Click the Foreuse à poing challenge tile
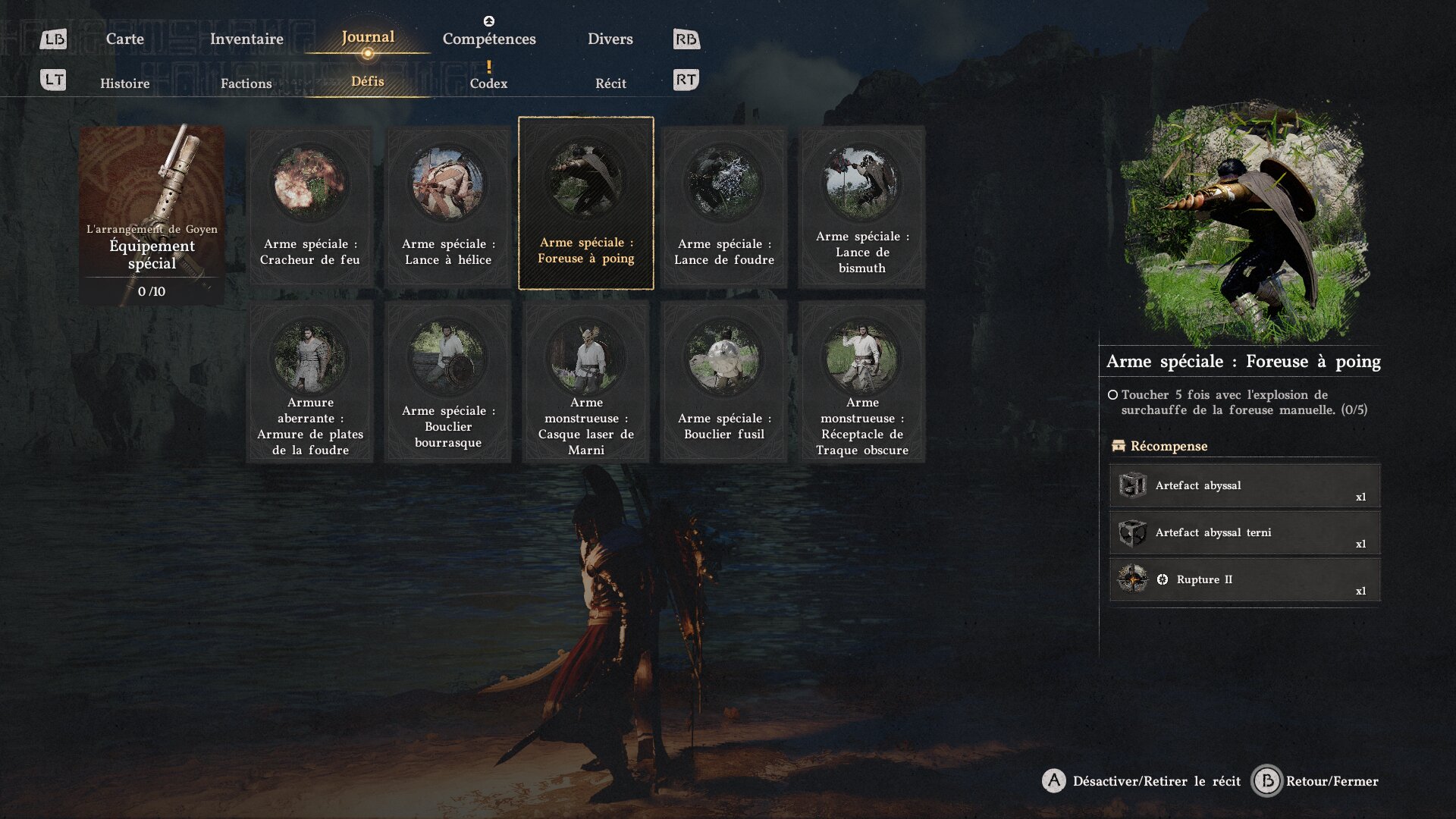 (x=586, y=203)
